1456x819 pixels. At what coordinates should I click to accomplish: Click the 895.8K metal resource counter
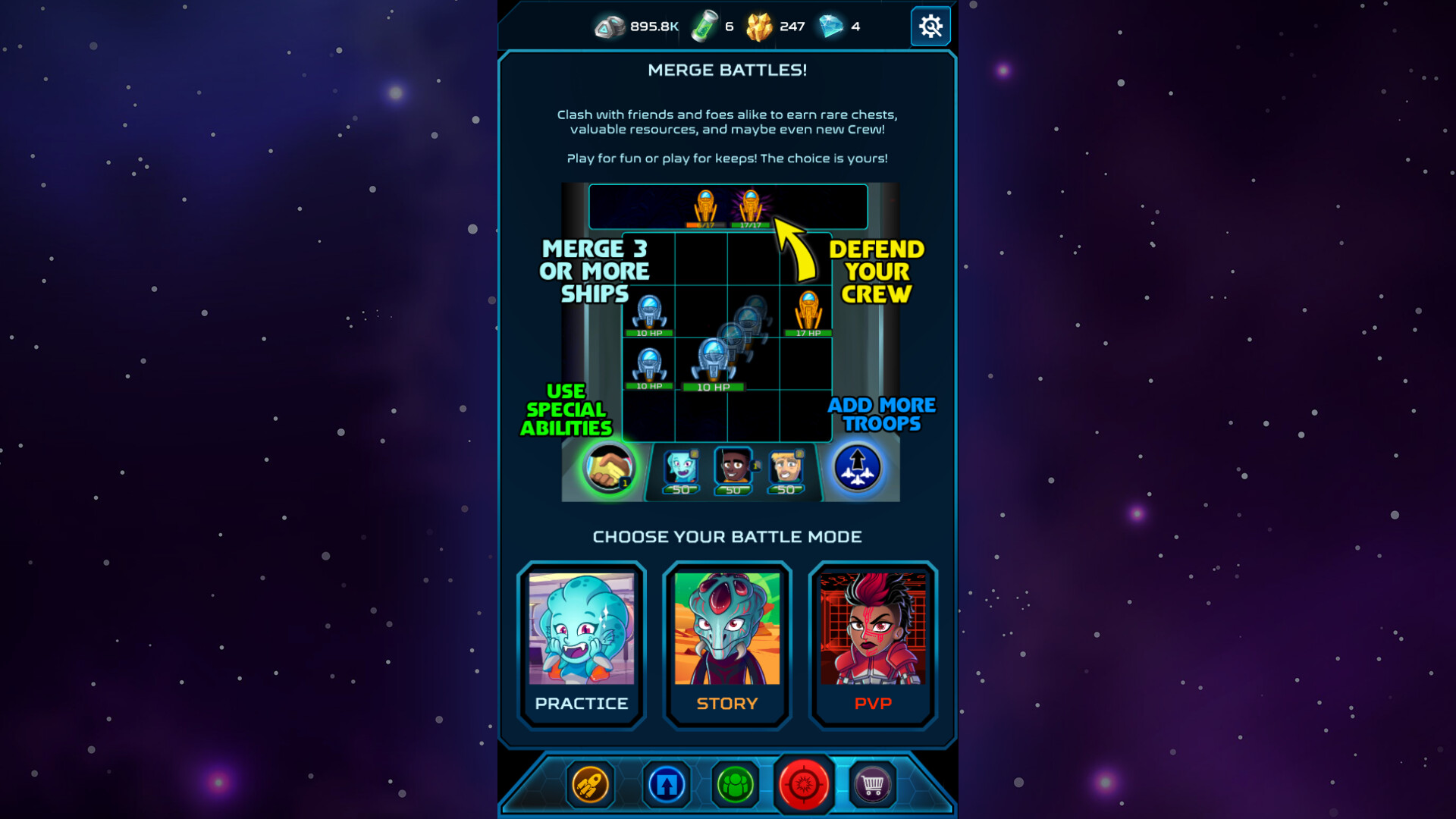point(635,25)
